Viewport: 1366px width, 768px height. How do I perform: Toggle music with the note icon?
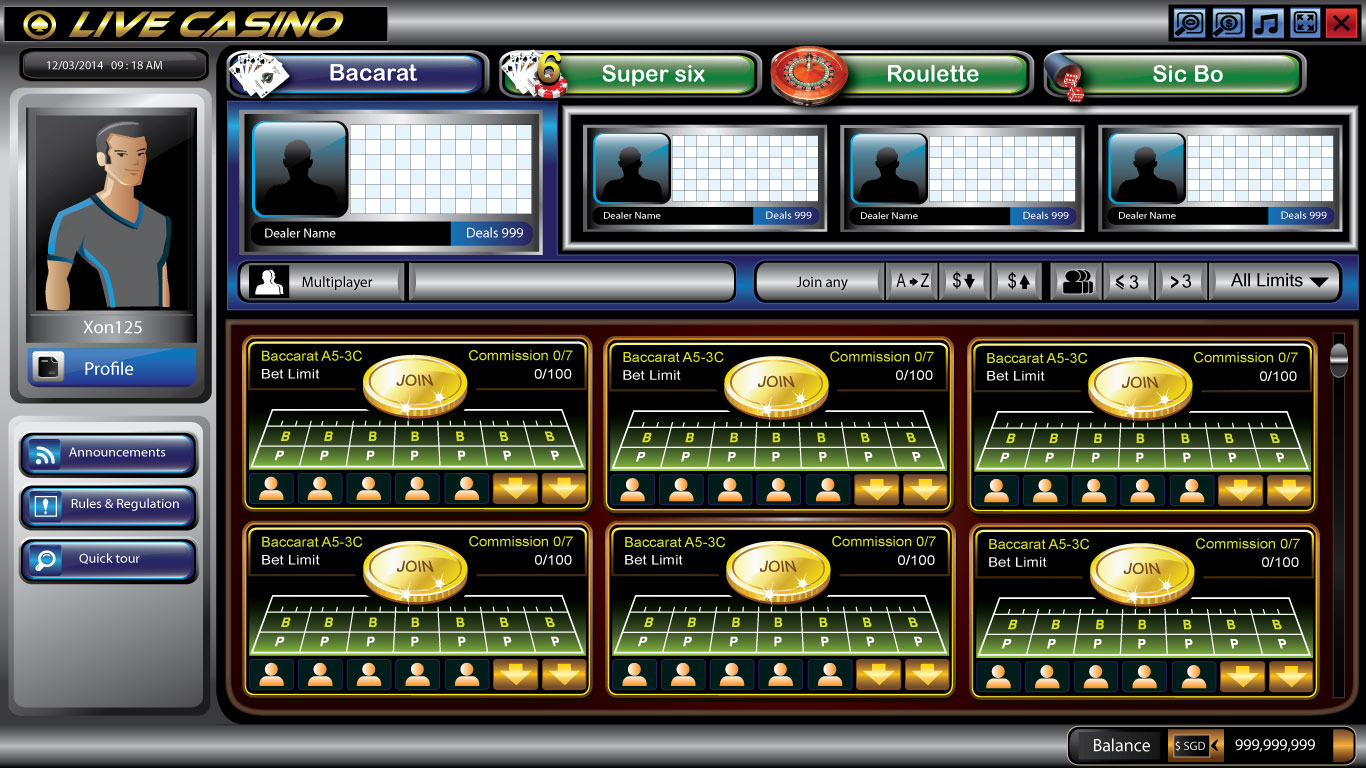click(1267, 23)
